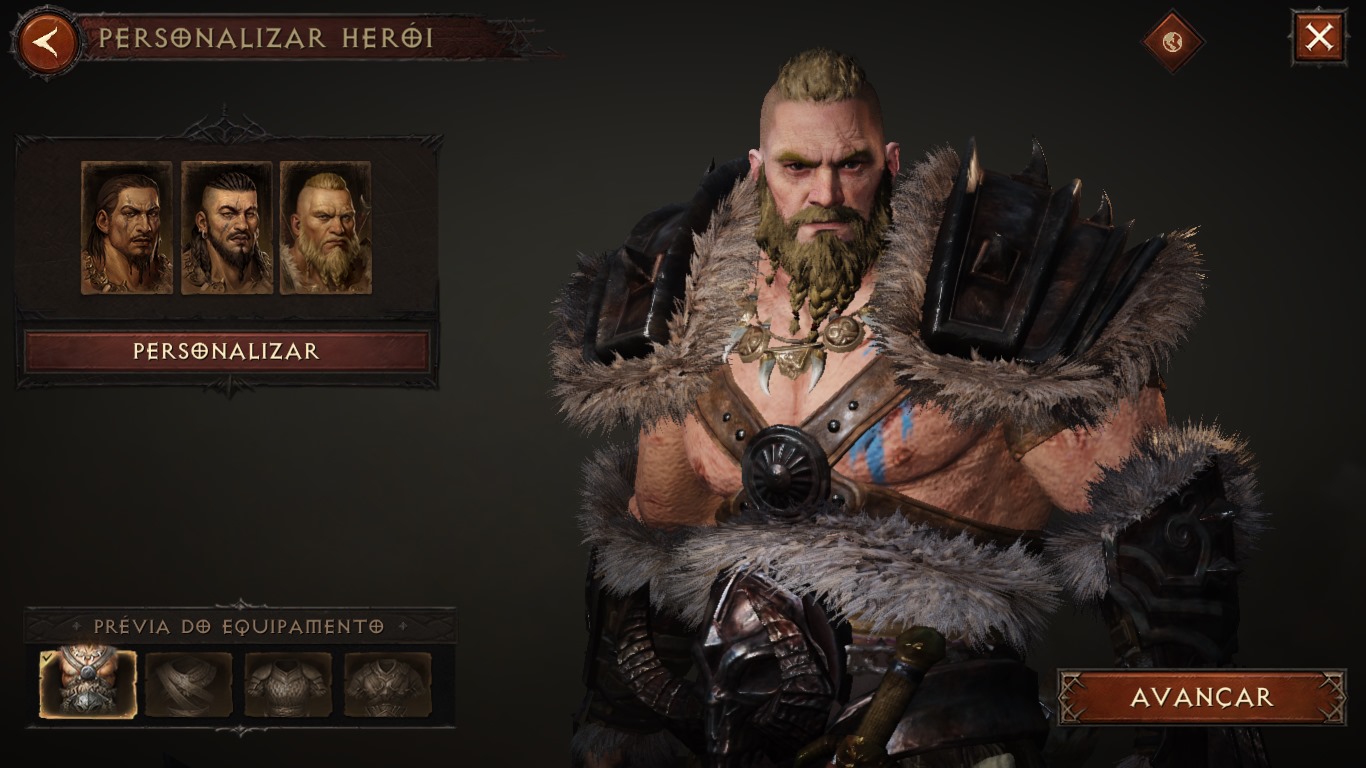Open the globe icon menu
The image size is (1366, 768).
coord(1173,41)
